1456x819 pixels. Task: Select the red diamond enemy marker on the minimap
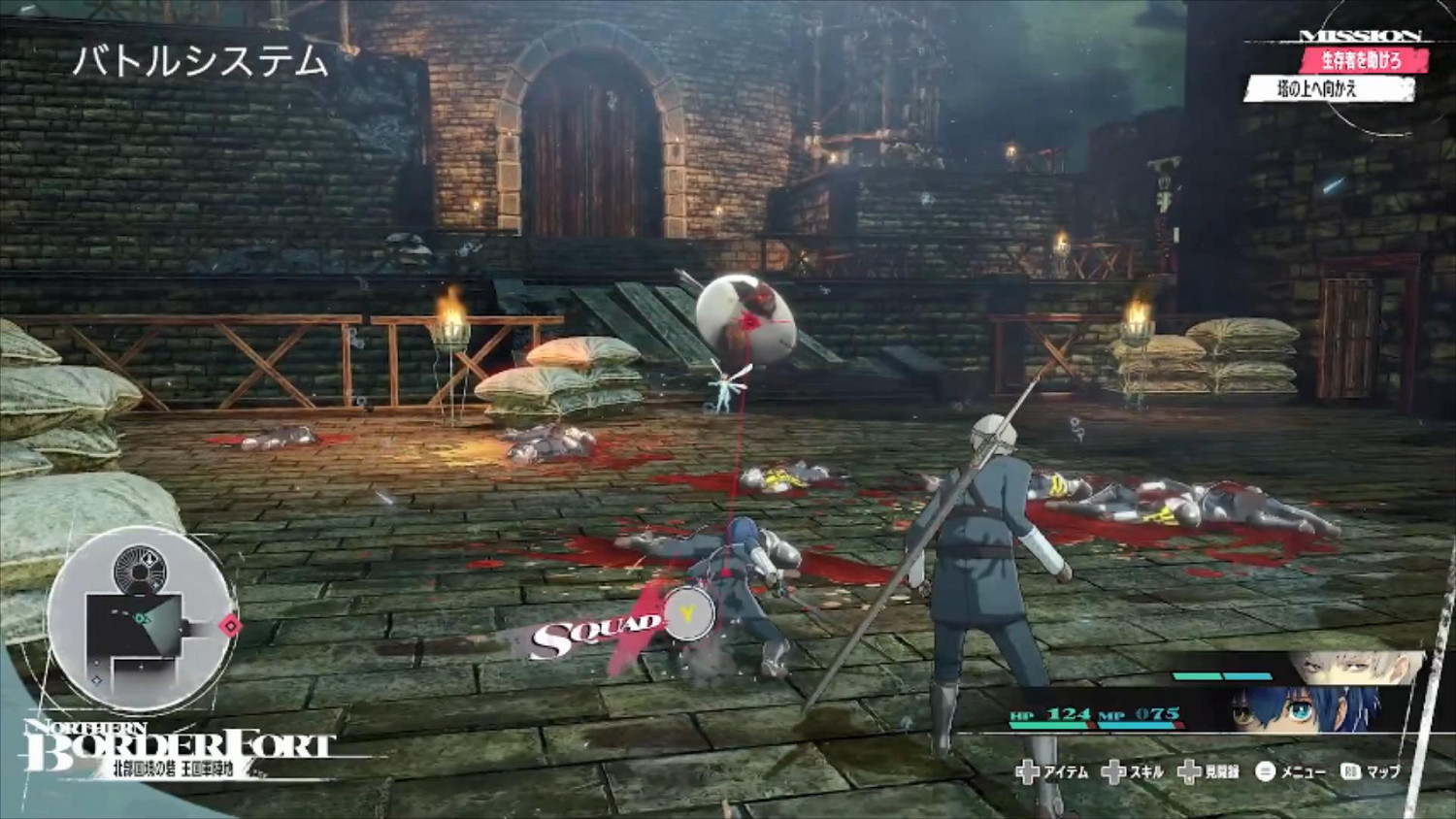pos(230,627)
